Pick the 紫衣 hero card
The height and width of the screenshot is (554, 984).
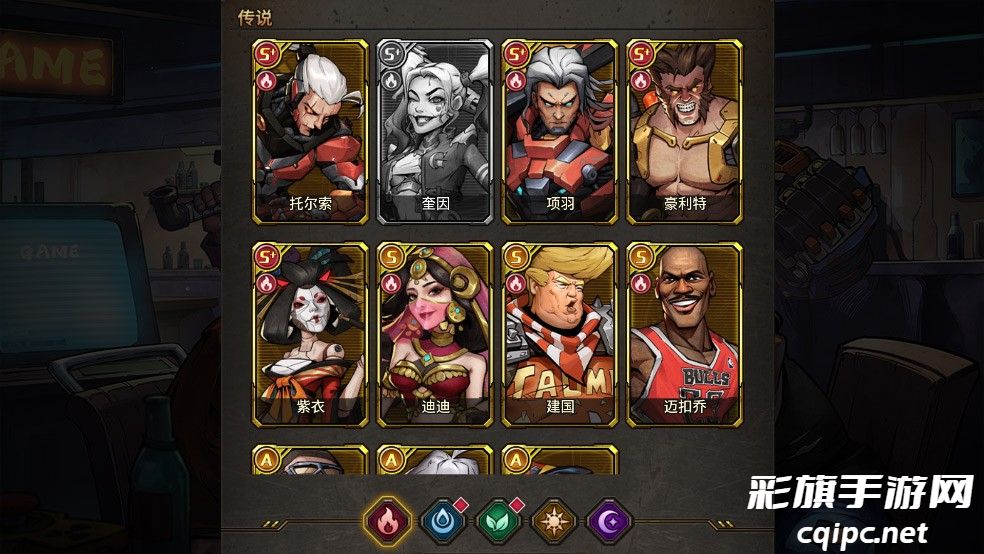[310, 334]
